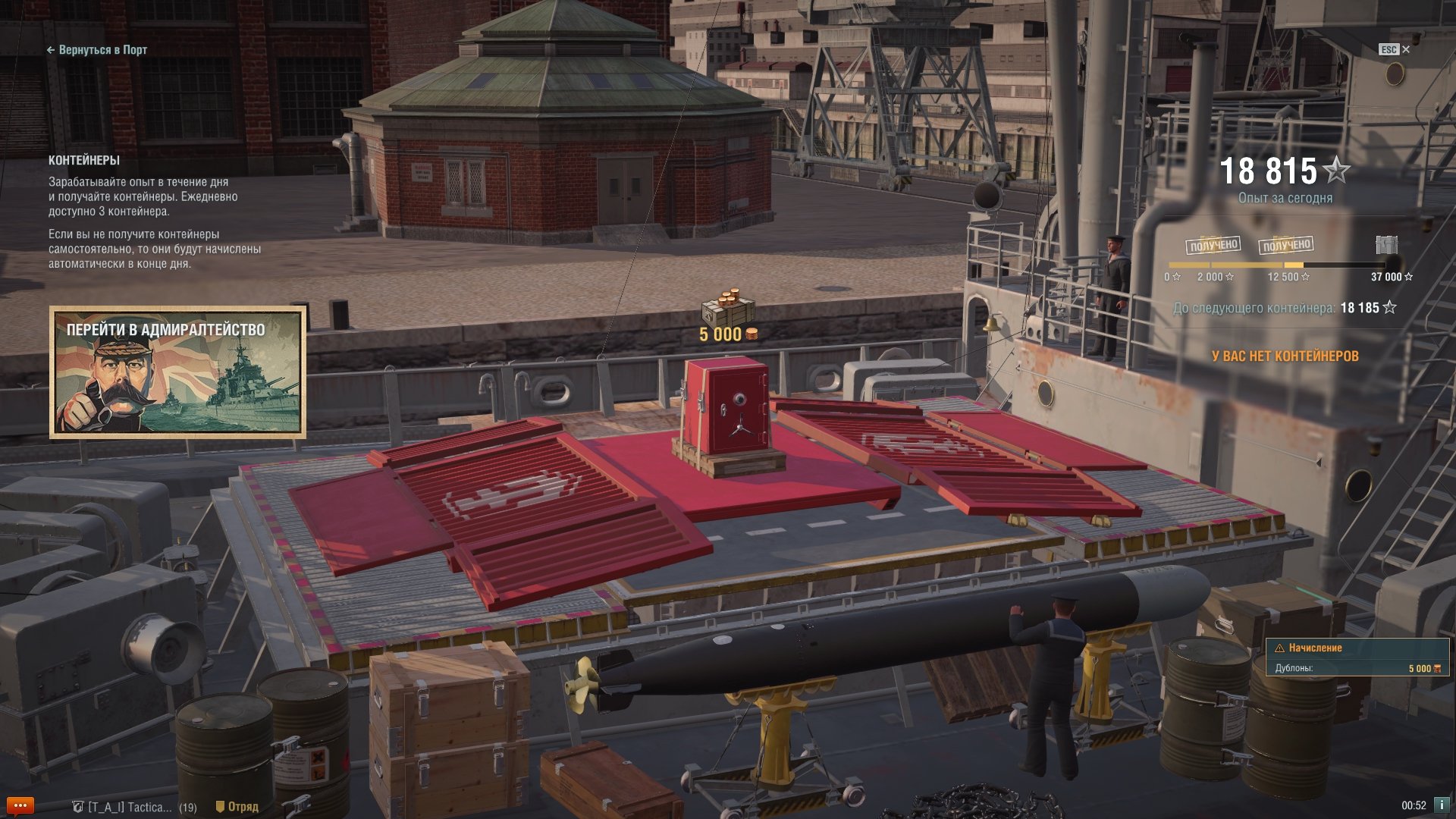
Task: Open the T_A_I clan chat channel
Action: [x=133, y=807]
